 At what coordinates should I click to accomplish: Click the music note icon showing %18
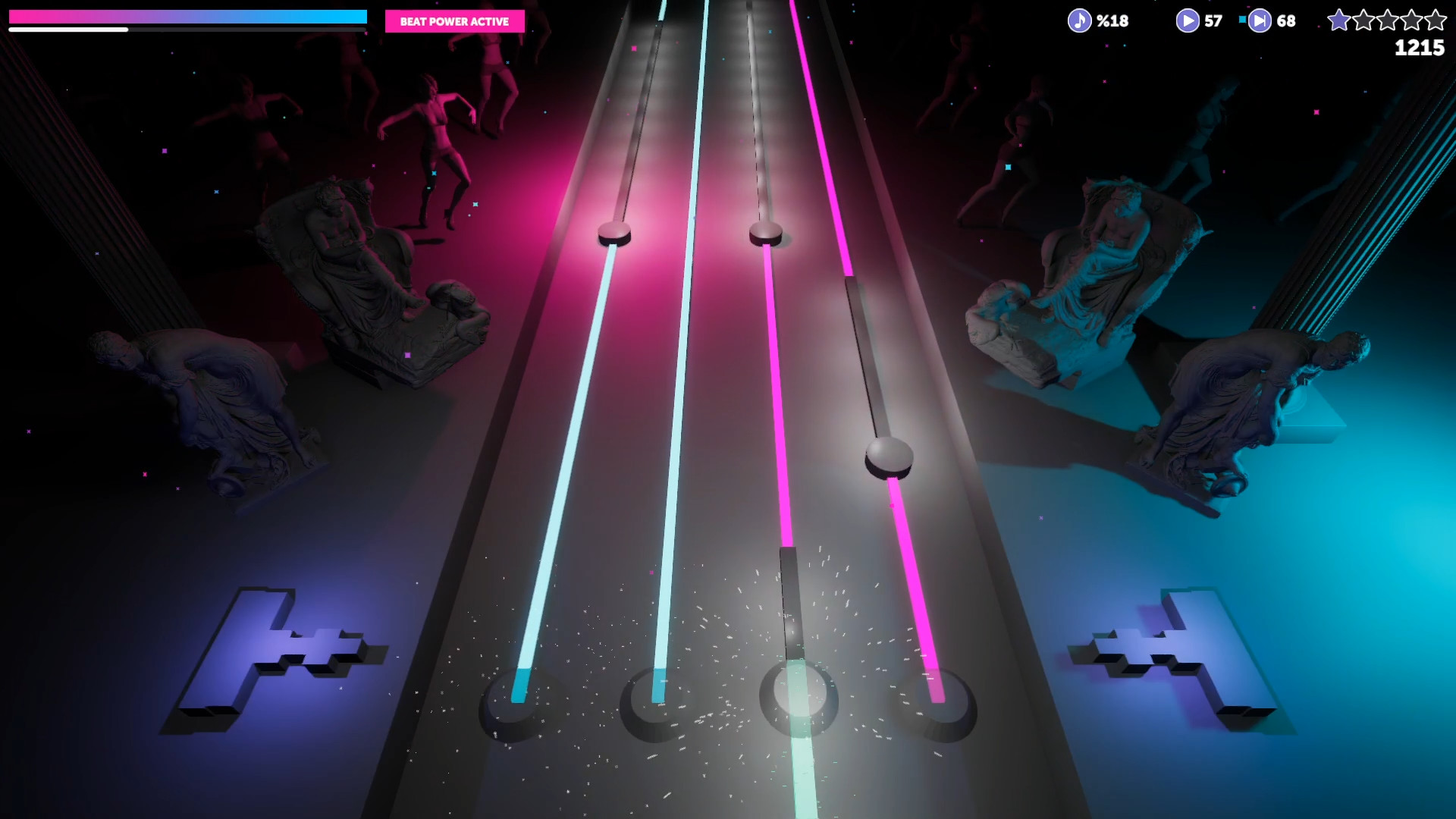pos(1079,20)
